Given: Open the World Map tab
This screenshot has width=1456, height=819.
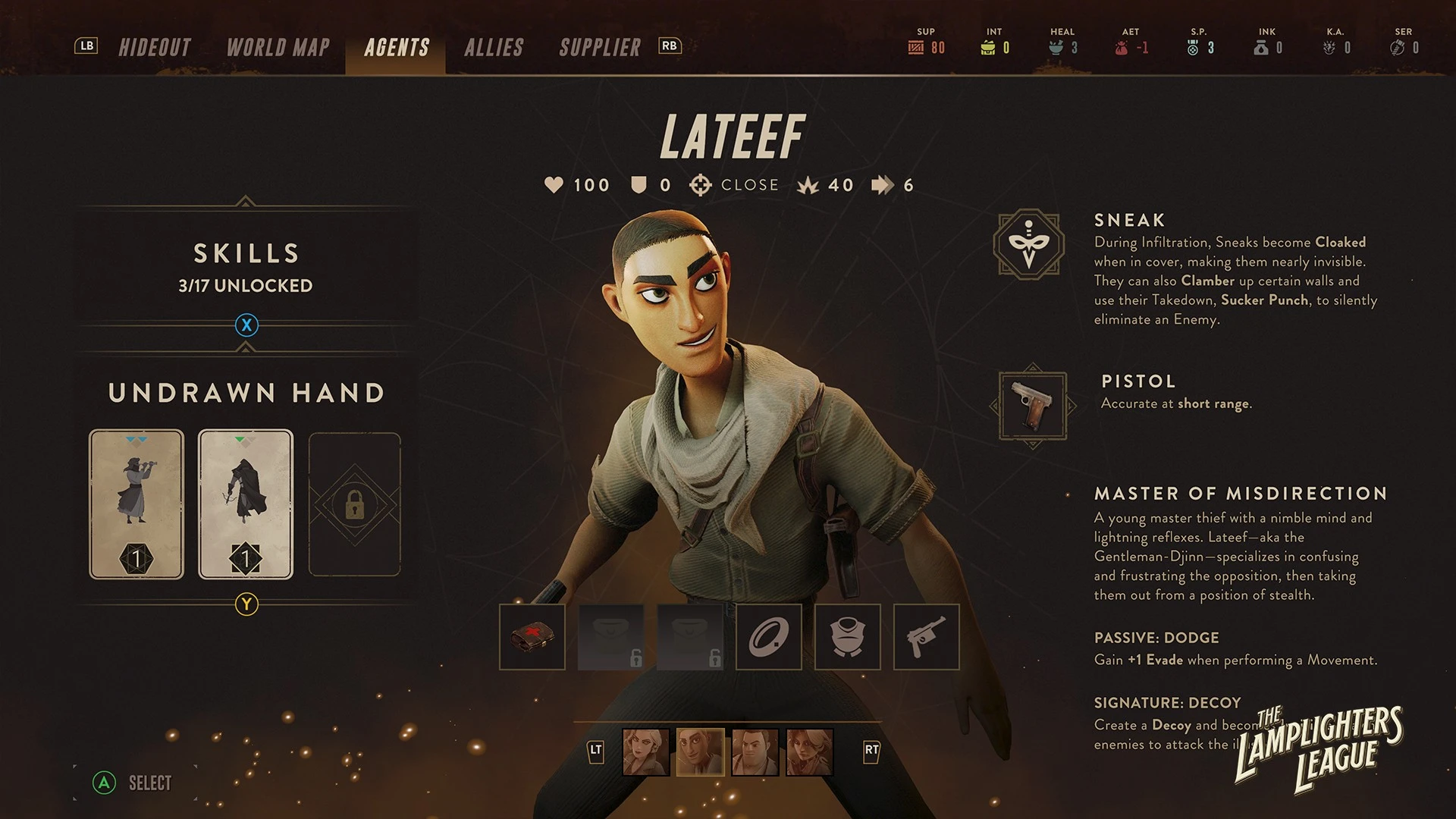Looking at the screenshot, I should 278,48.
